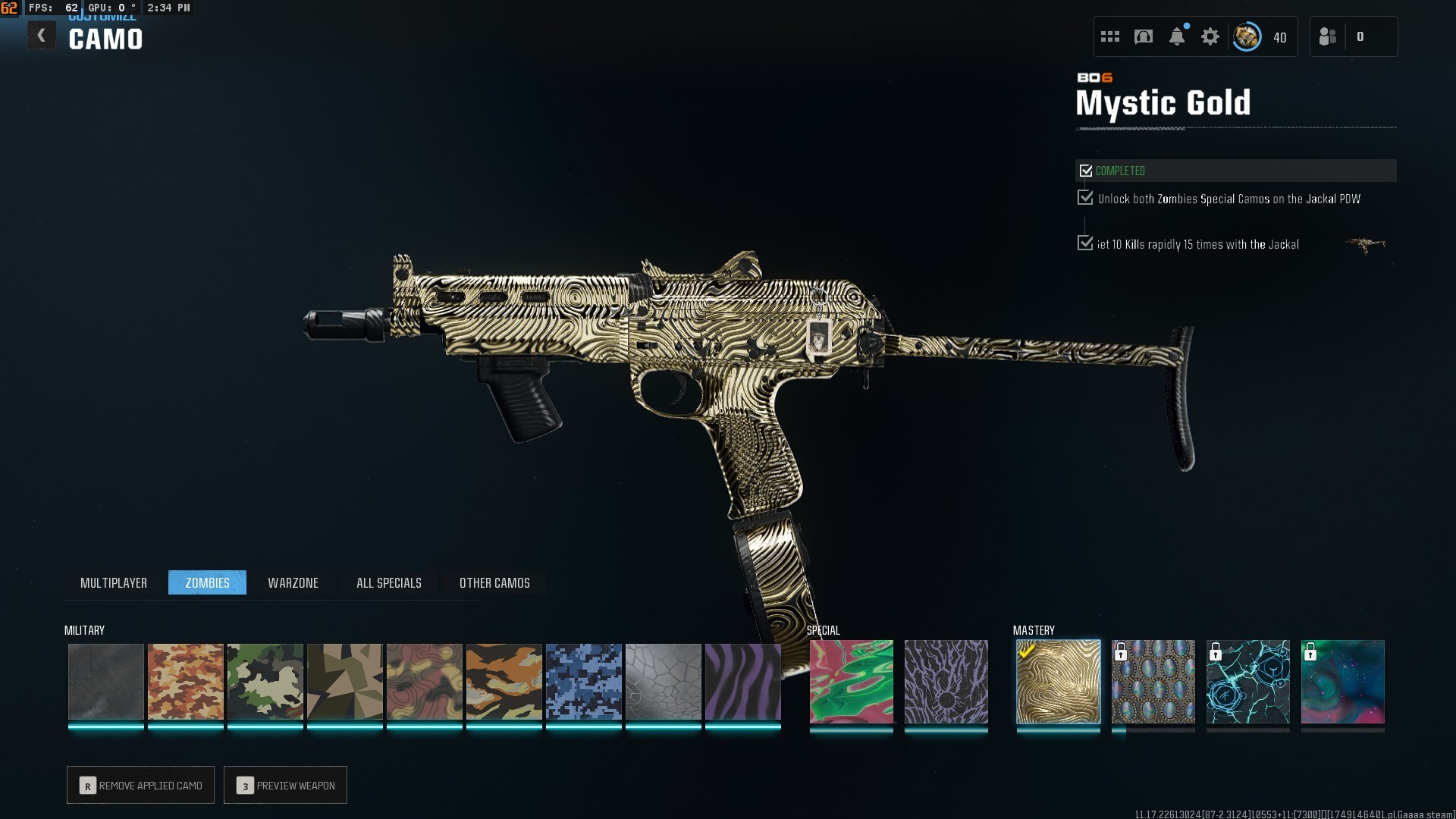Select the blue digital camo swatch

pyautogui.click(x=583, y=681)
